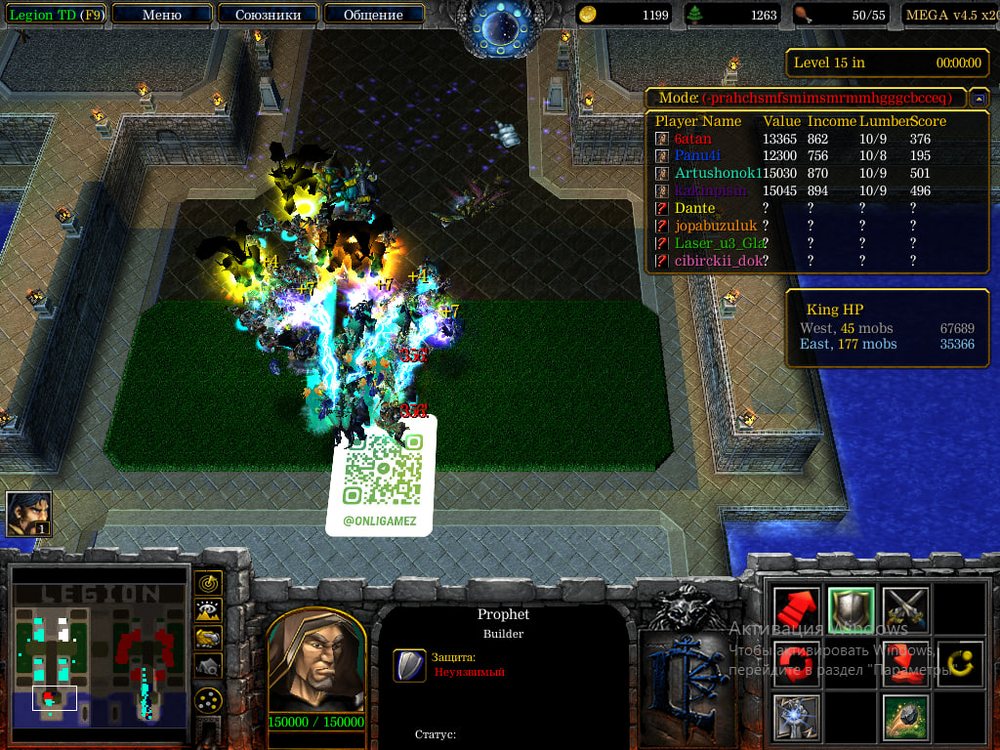This screenshot has height=750, width=1000.
Task: Collapse the multiboard with the arrow button
Action: pyautogui.click(x=980, y=98)
